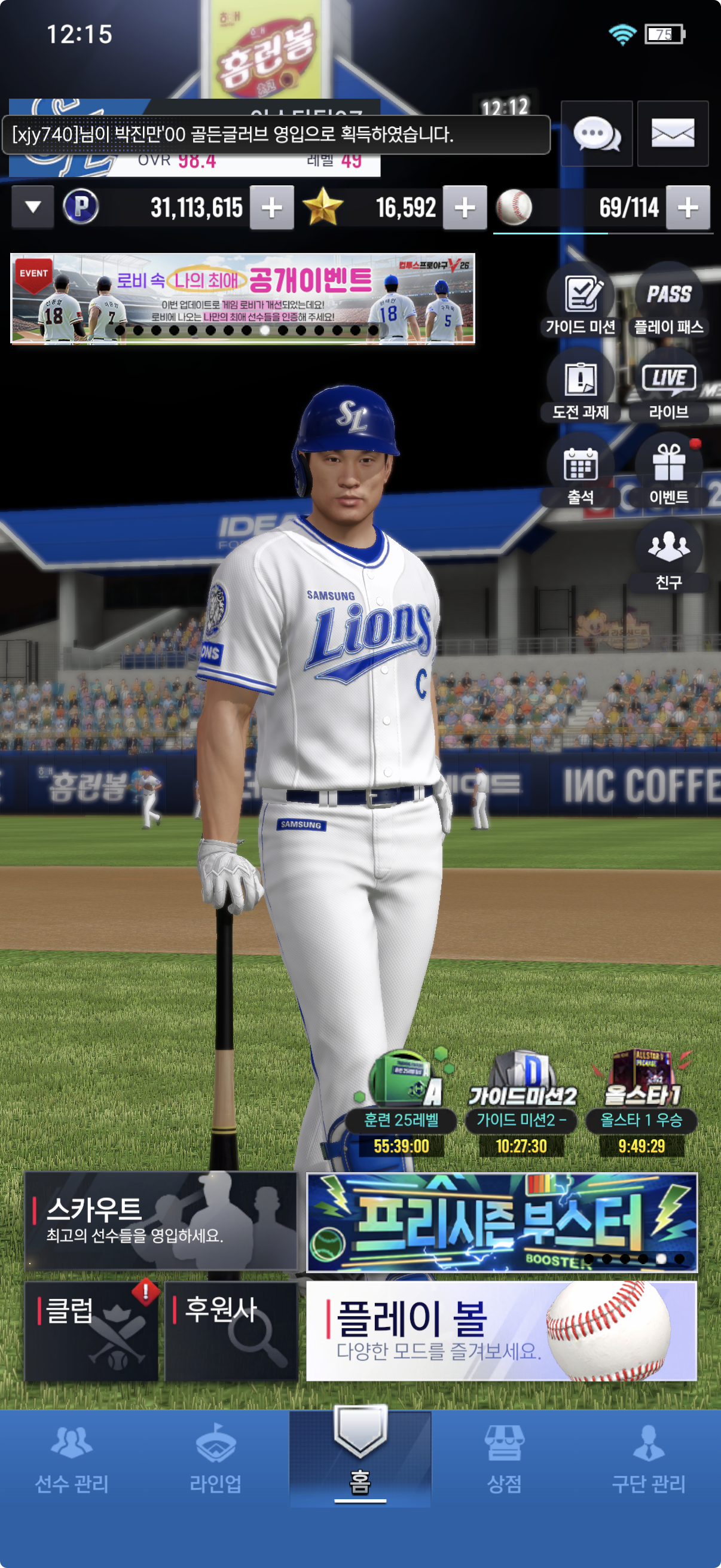The height and width of the screenshot is (1568, 721).
Task: Open the 이벤트 gift box icon
Action: [x=668, y=472]
